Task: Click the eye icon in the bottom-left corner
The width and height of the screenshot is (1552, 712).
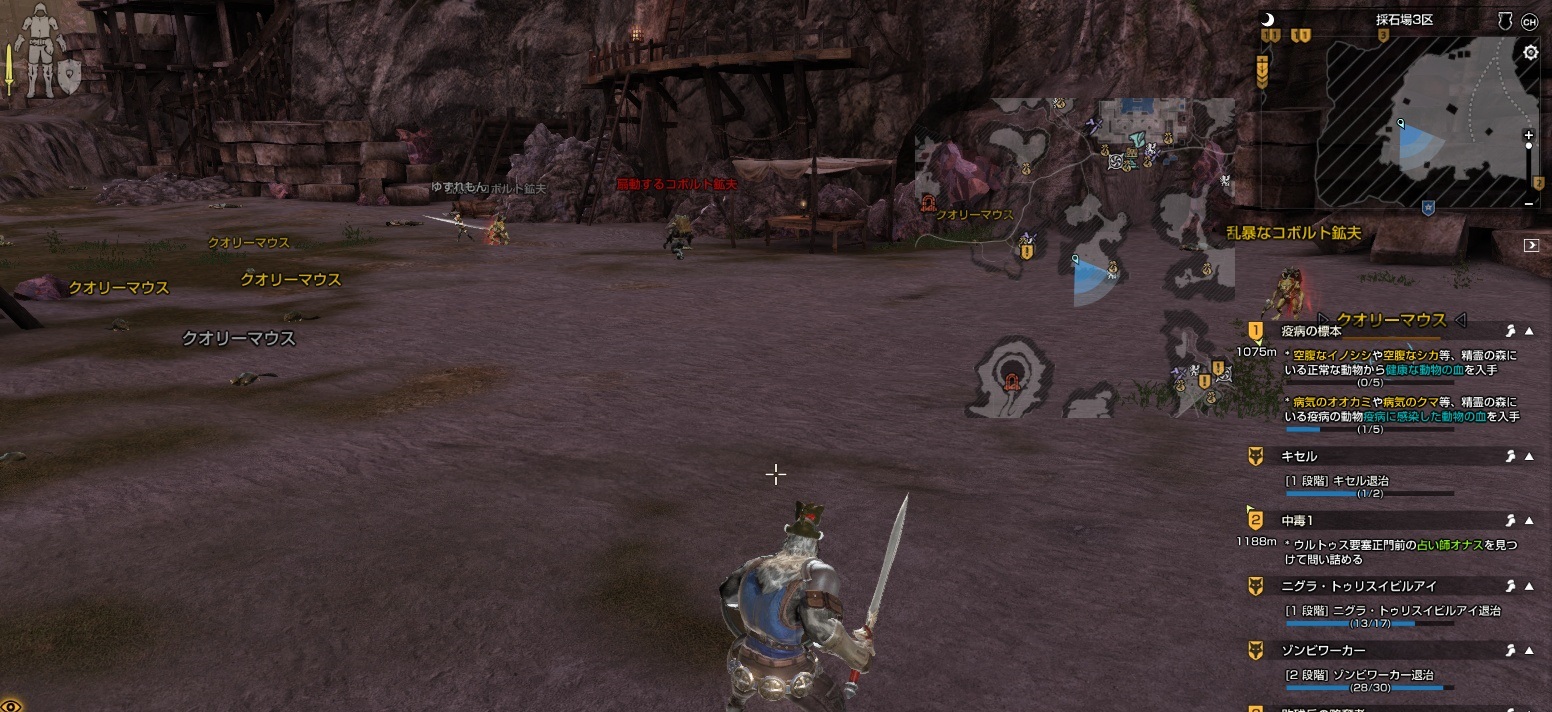Action: click(10, 704)
